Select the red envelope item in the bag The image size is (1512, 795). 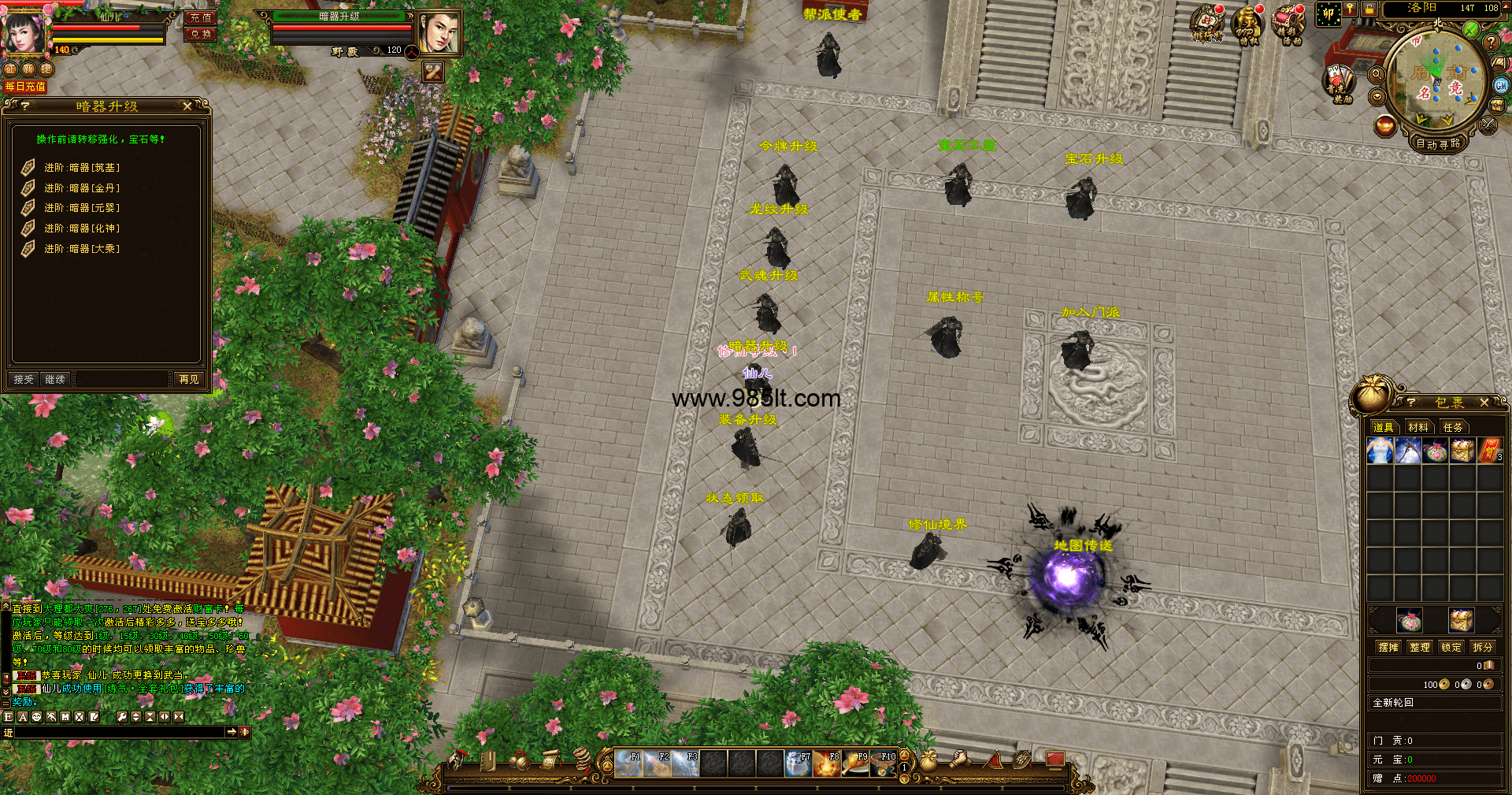1490,451
